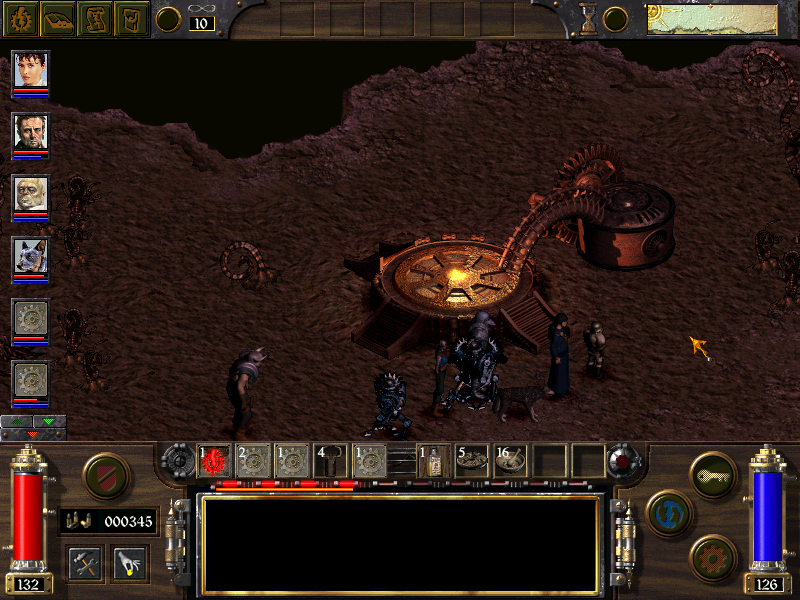Image resolution: width=800 pixels, height=600 pixels.
Task: Select the hotkey slot holding 16 items
Action: [511, 461]
